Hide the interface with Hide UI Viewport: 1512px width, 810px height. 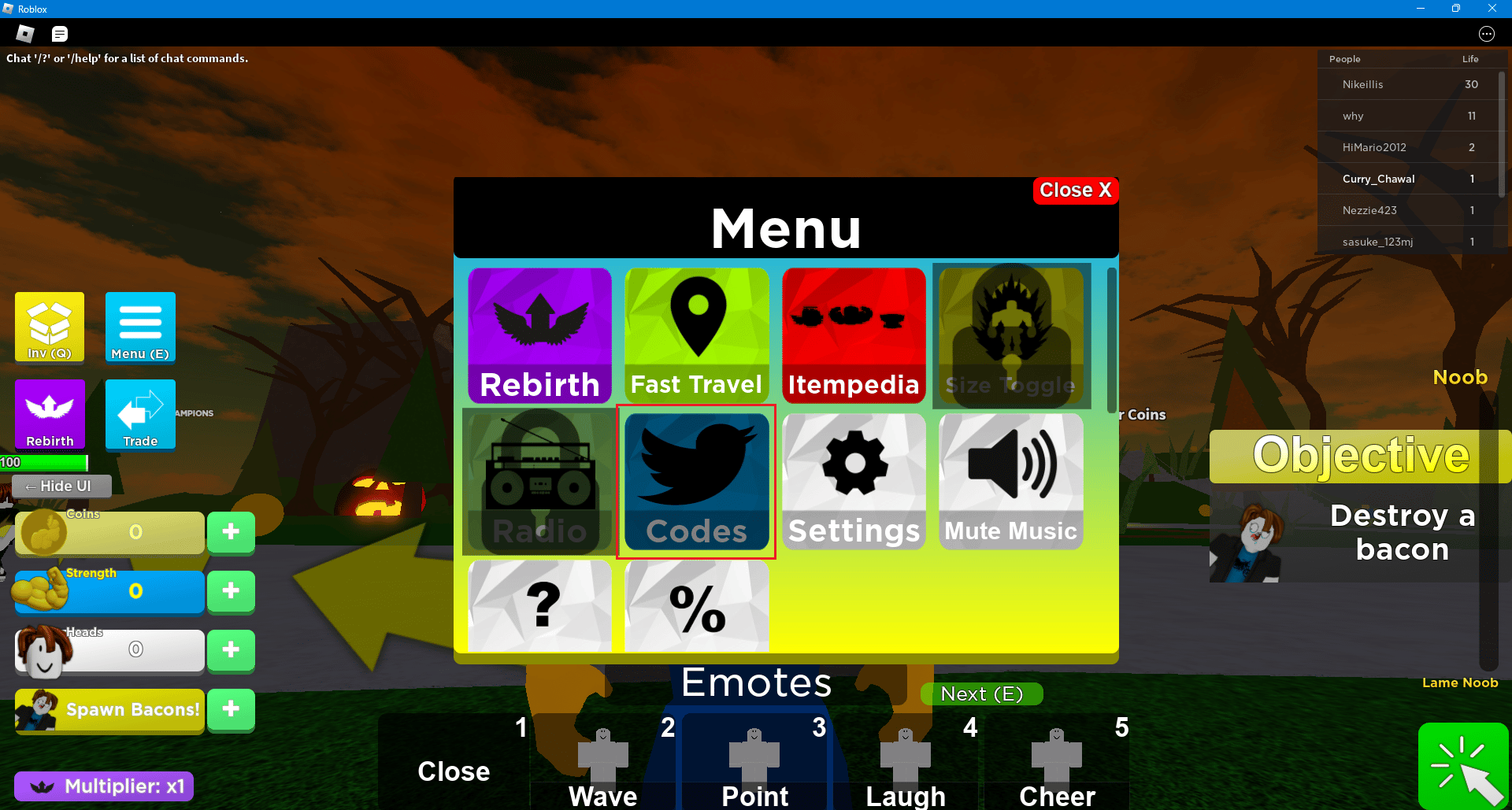click(x=61, y=486)
